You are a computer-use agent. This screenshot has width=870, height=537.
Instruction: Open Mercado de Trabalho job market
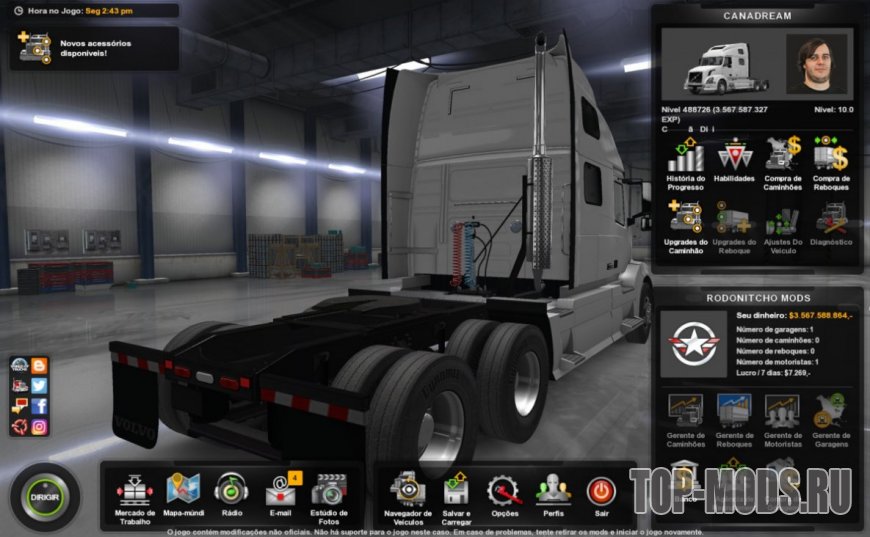[x=134, y=494]
